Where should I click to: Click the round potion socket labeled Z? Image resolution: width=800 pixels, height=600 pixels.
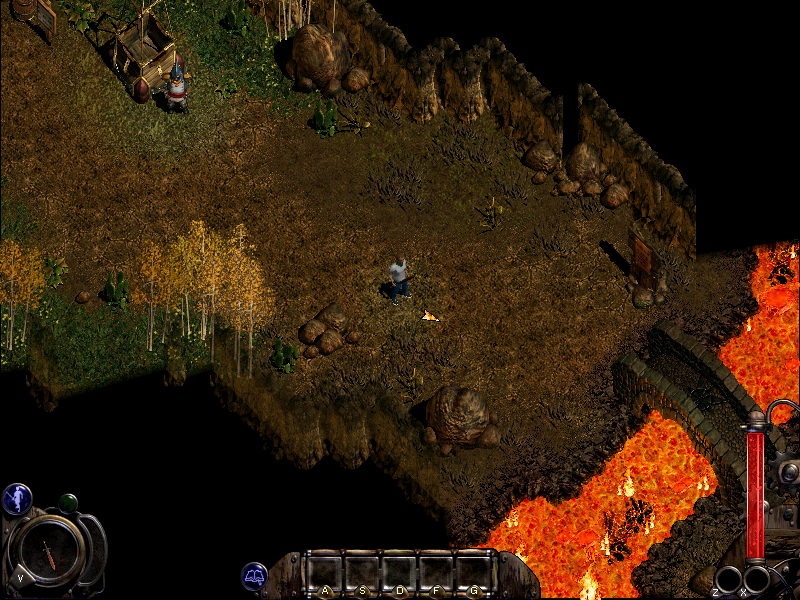729,580
